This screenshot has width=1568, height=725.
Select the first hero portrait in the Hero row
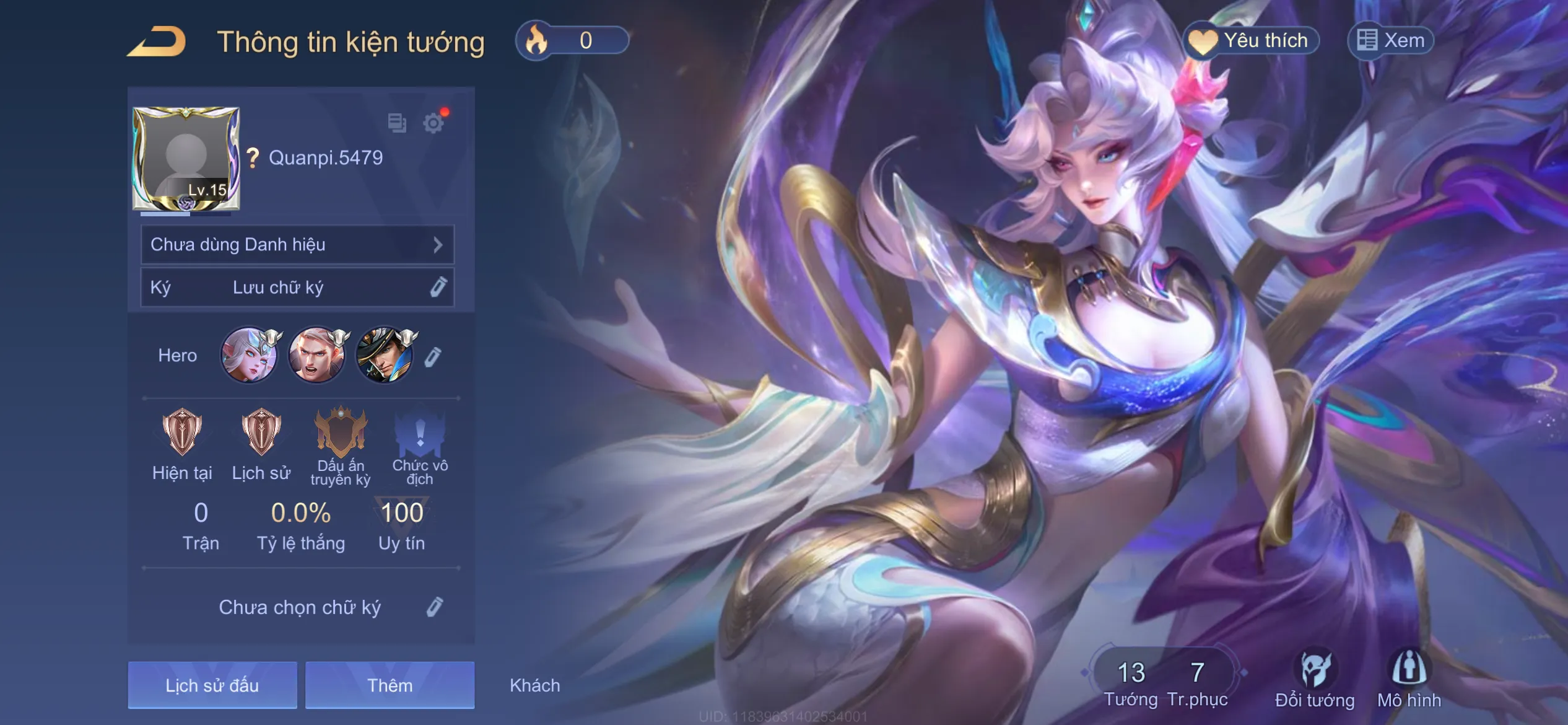[250, 355]
